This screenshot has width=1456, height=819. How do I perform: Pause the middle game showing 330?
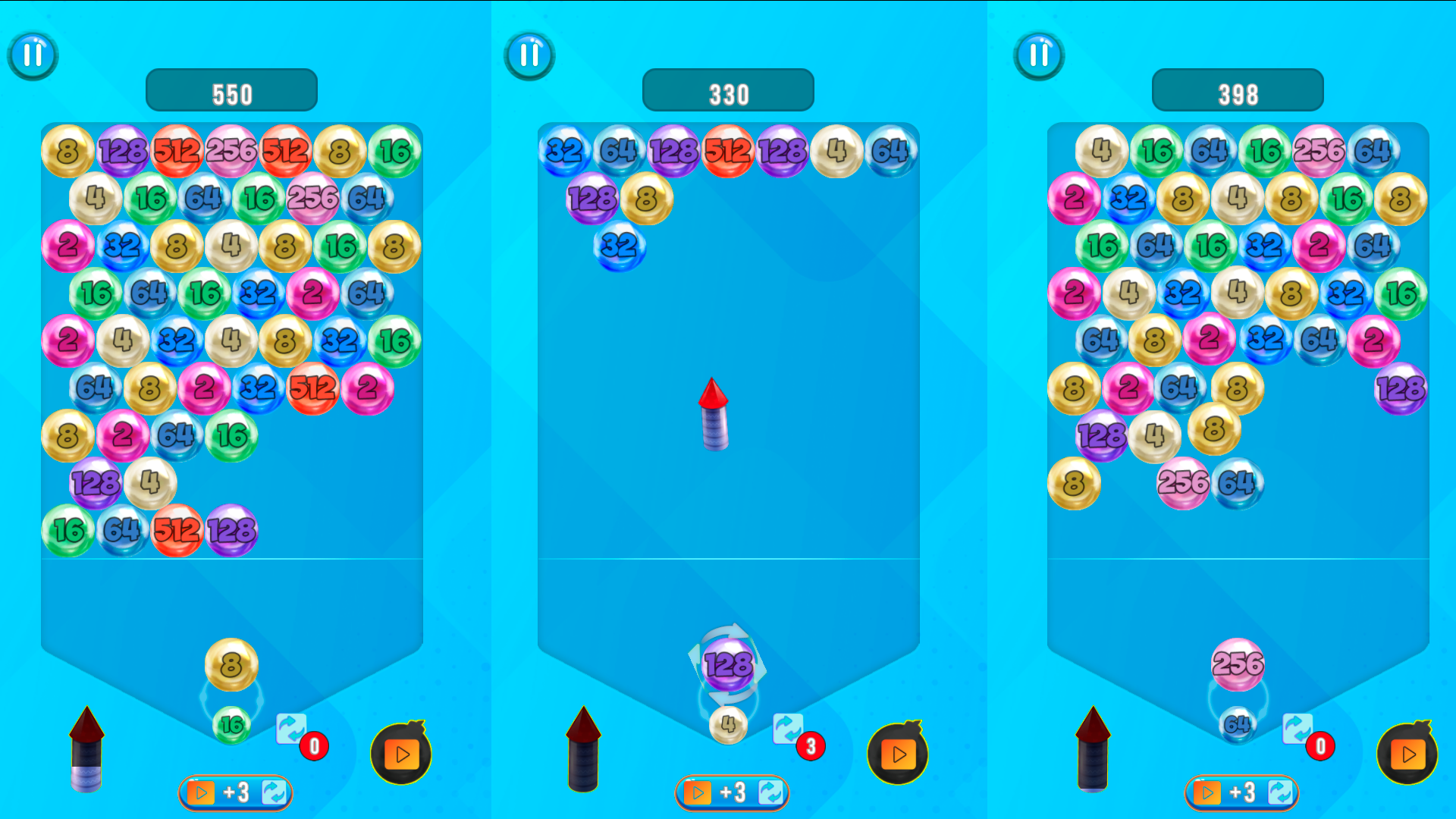pyautogui.click(x=529, y=55)
